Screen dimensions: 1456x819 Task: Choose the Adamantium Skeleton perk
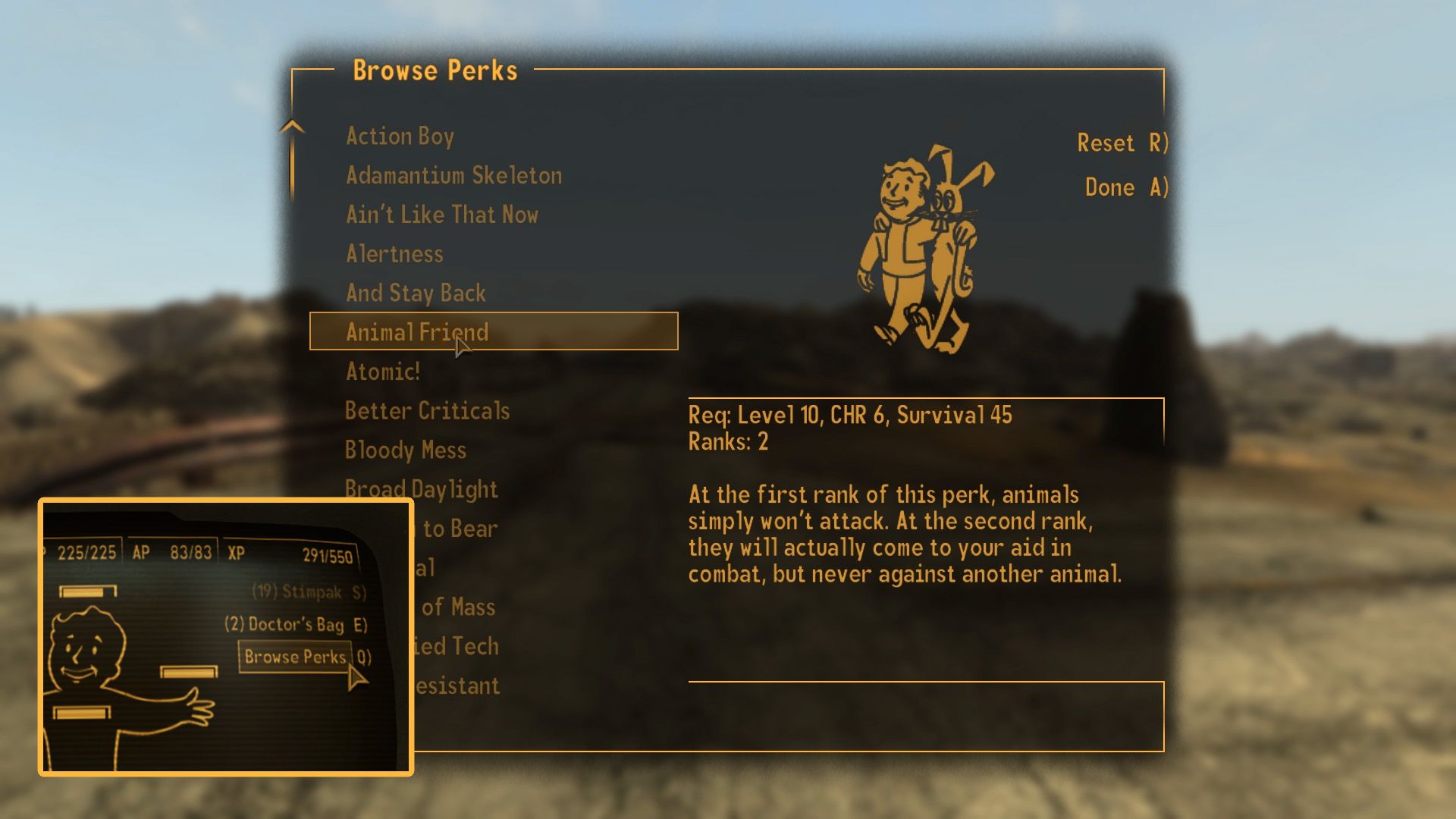[x=453, y=175]
